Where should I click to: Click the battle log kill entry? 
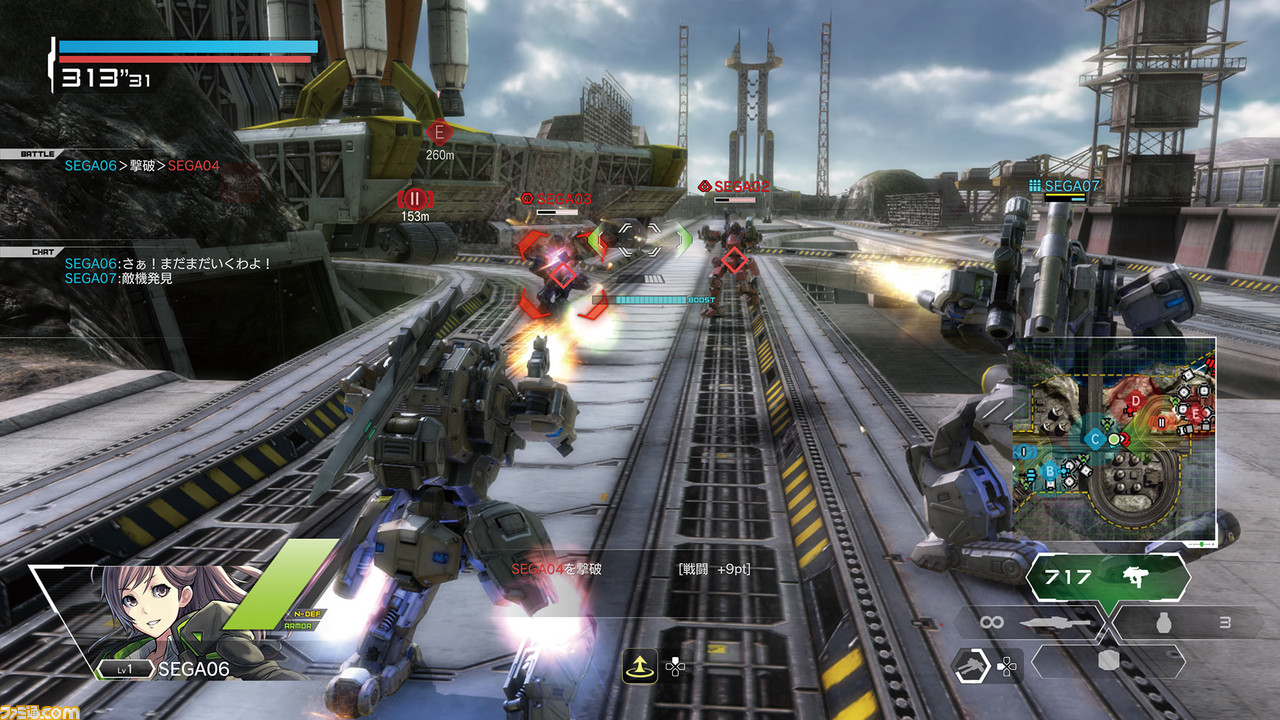pos(142,166)
